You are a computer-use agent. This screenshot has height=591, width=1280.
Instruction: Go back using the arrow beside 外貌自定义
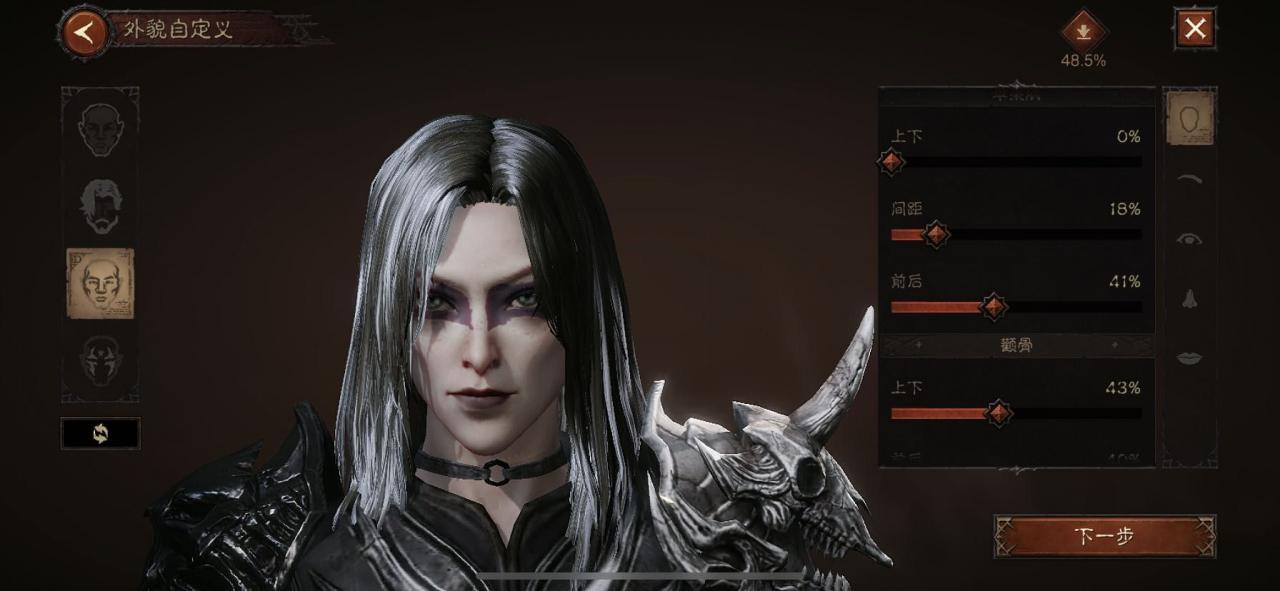click(x=85, y=31)
